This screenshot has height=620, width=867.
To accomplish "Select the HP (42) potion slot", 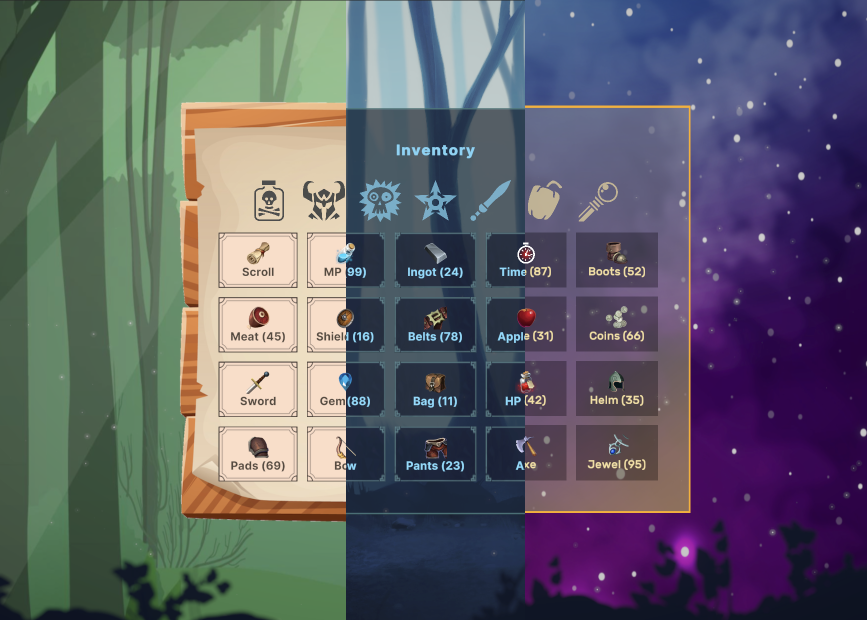I will (x=526, y=389).
